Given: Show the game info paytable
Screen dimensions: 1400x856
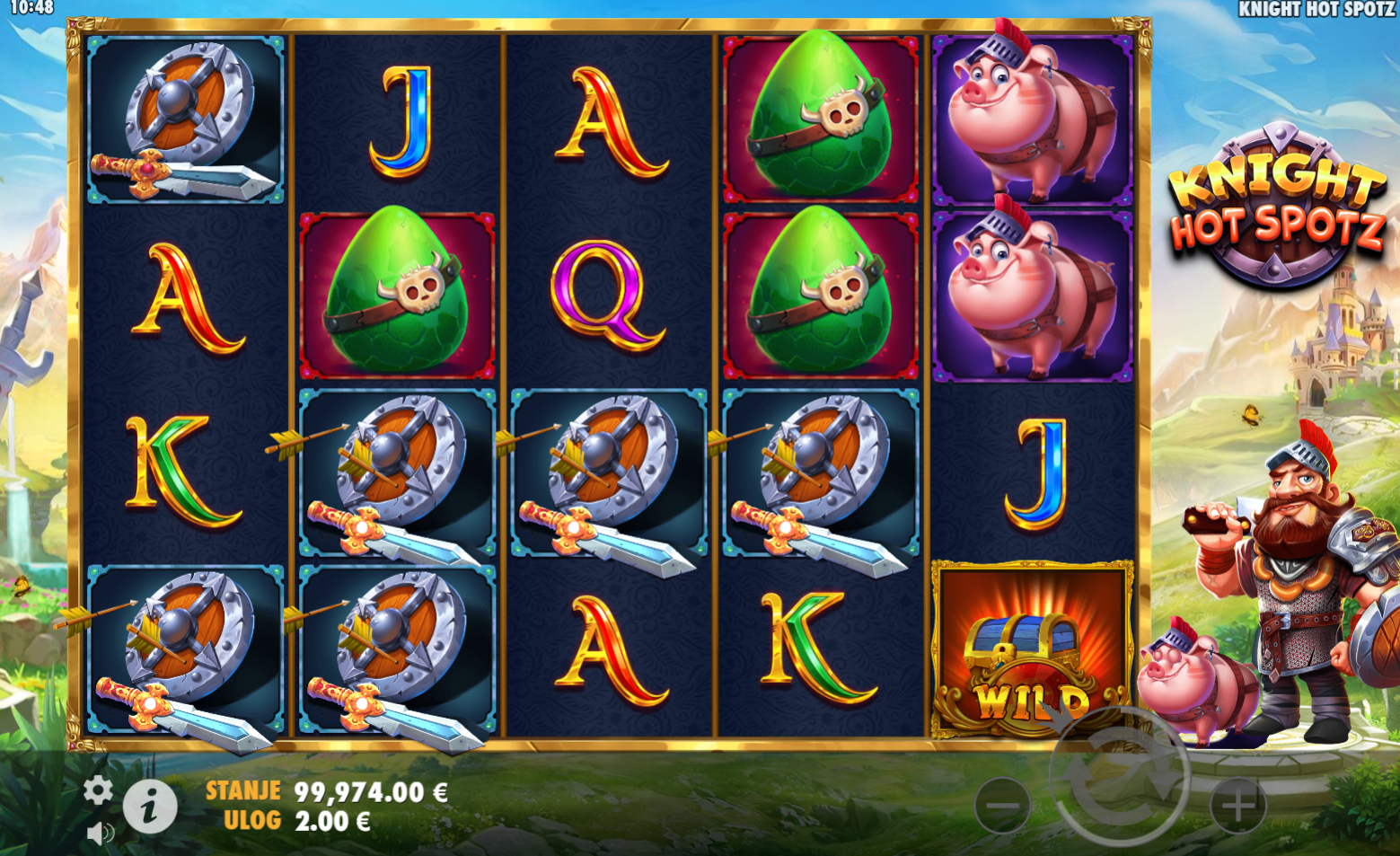Looking at the screenshot, I should [x=150, y=806].
